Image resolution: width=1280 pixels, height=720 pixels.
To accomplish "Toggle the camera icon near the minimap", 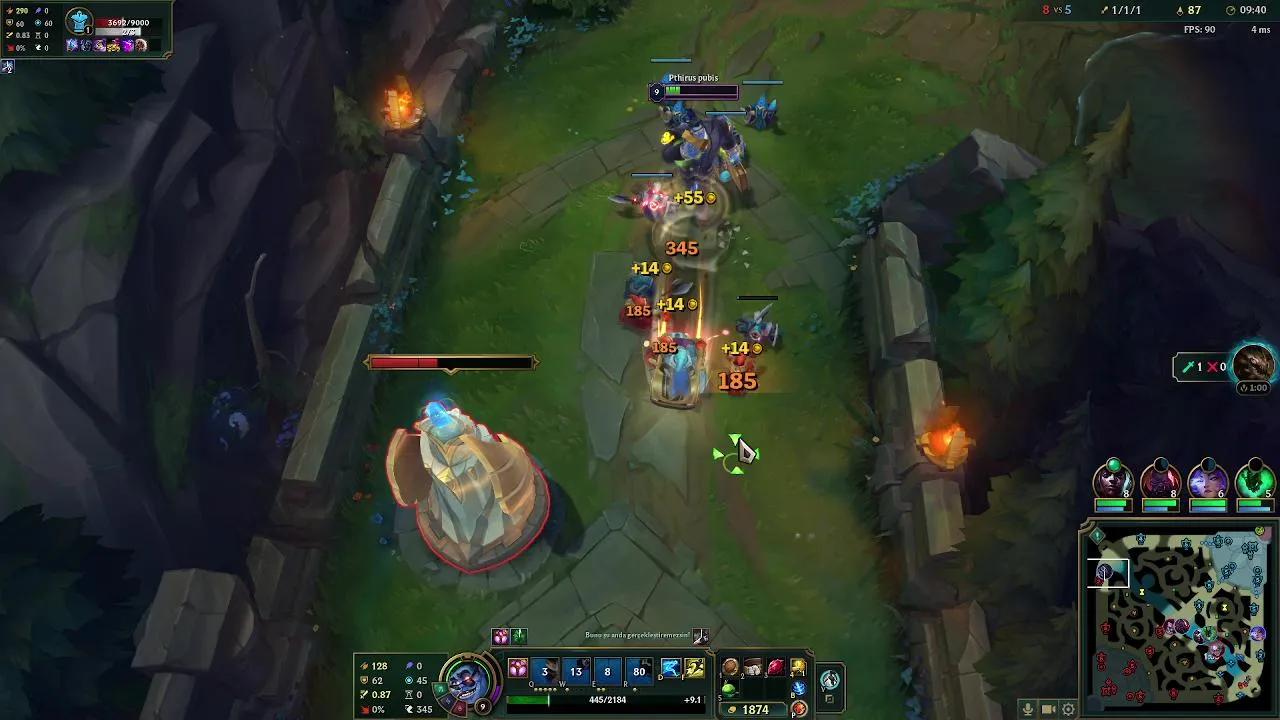I will (1047, 709).
